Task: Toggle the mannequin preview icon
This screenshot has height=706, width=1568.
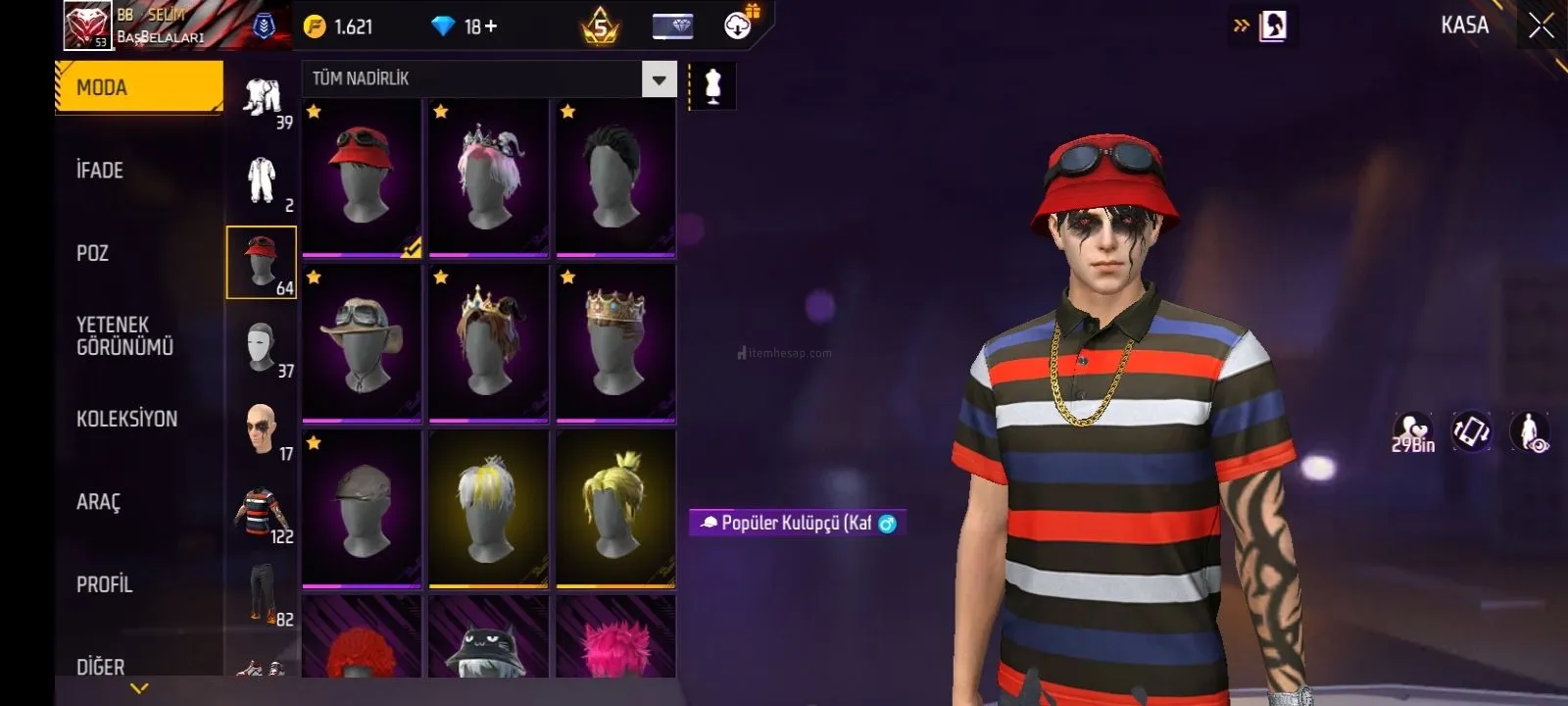Action: 713,87
